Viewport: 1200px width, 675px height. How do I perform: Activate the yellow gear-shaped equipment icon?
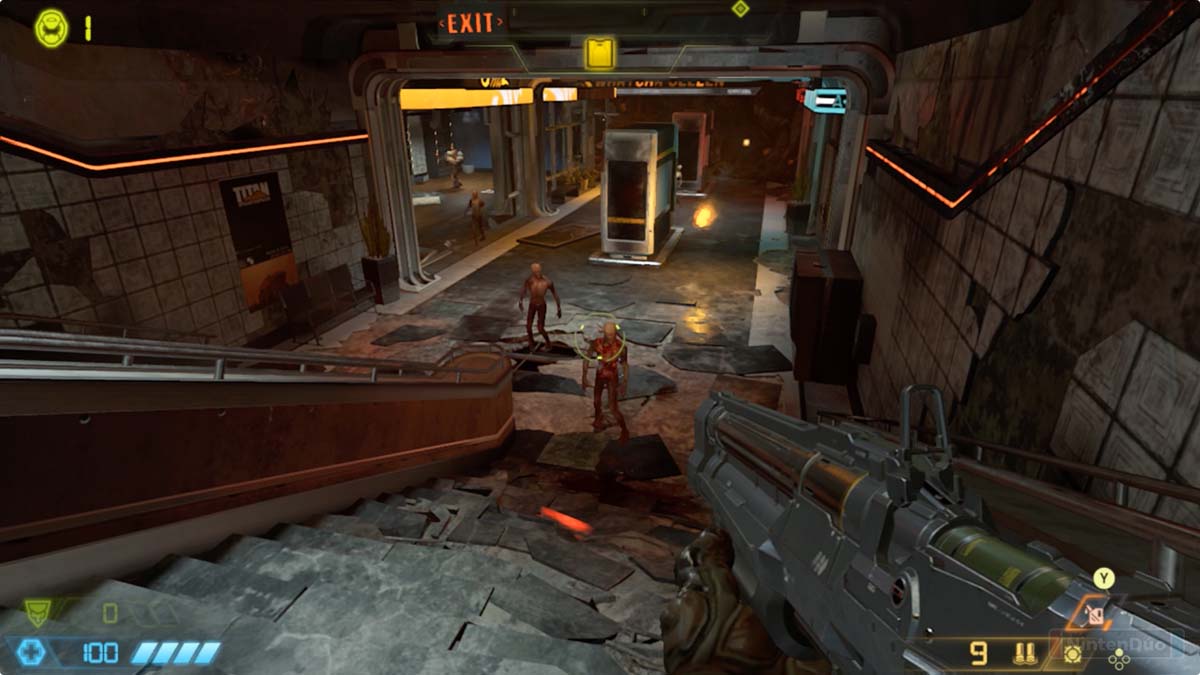pos(1073,654)
